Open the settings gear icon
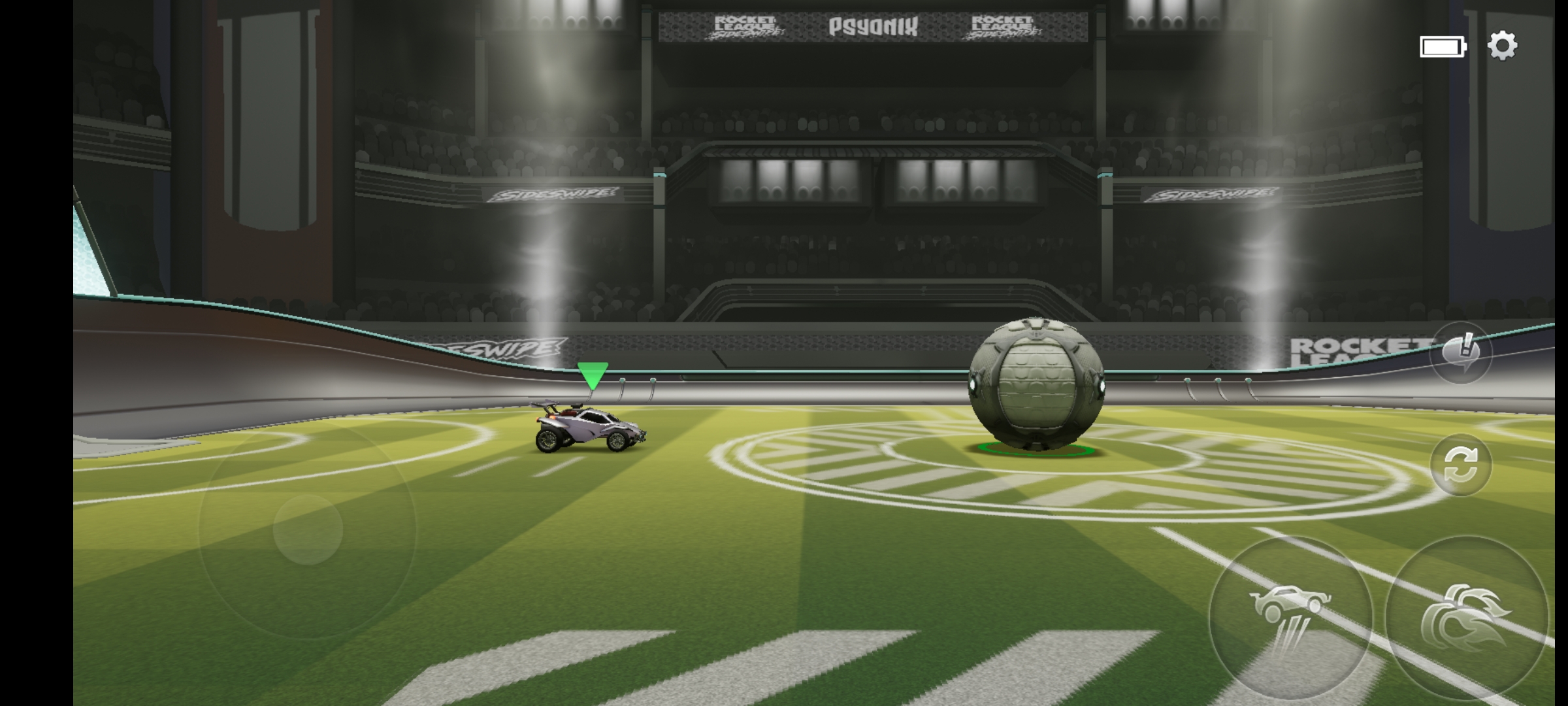Screen dimensions: 1568x706 point(1502,46)
